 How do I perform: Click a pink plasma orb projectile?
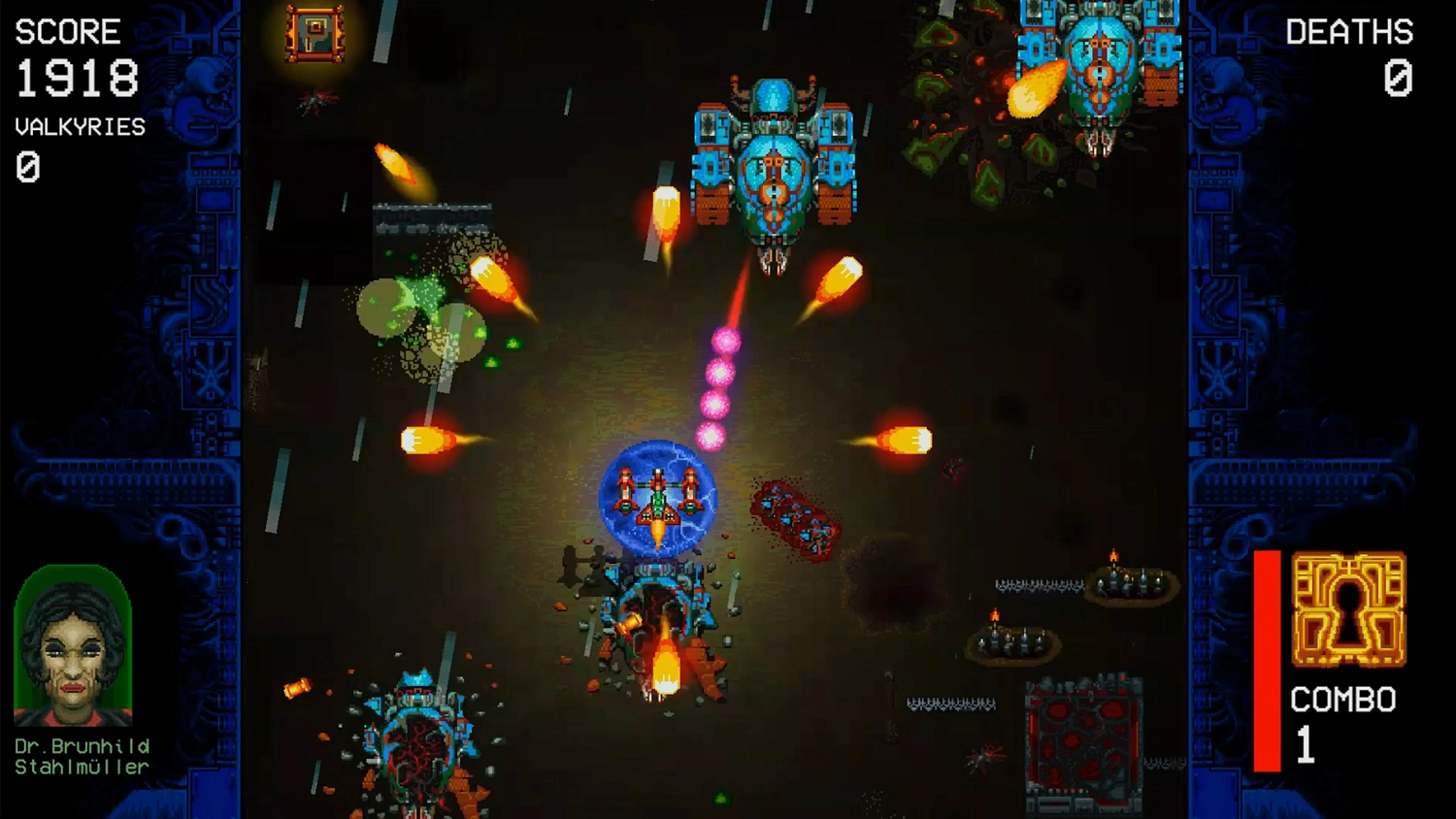pyautogui.click(x=722, y=374)
